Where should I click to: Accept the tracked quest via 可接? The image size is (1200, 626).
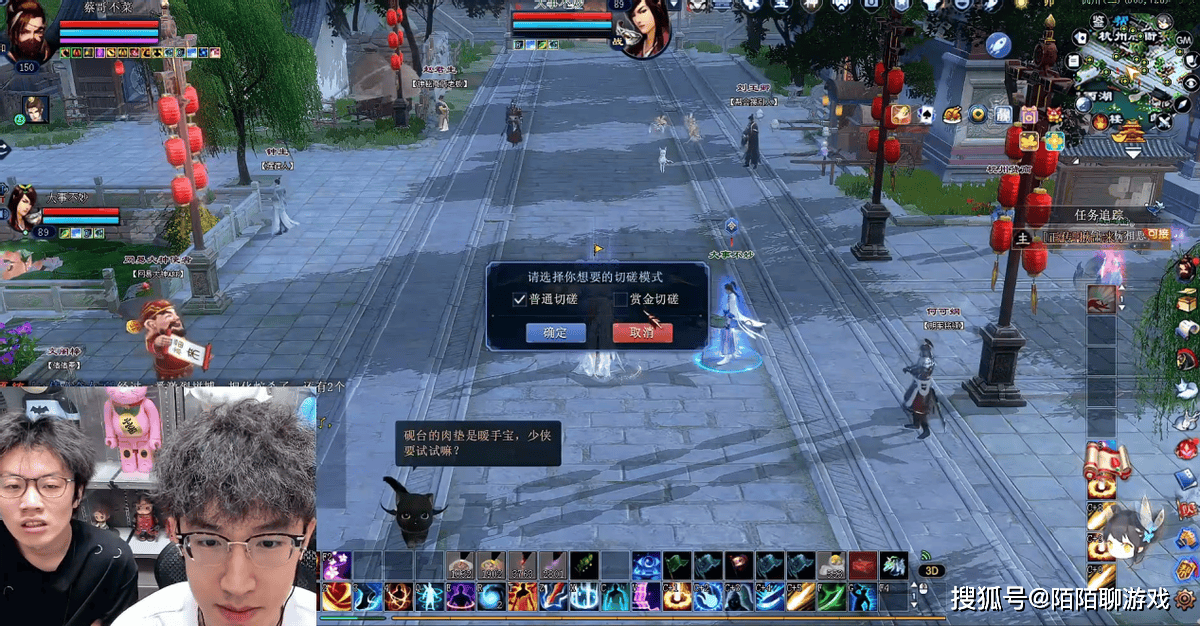point(1157,236)
